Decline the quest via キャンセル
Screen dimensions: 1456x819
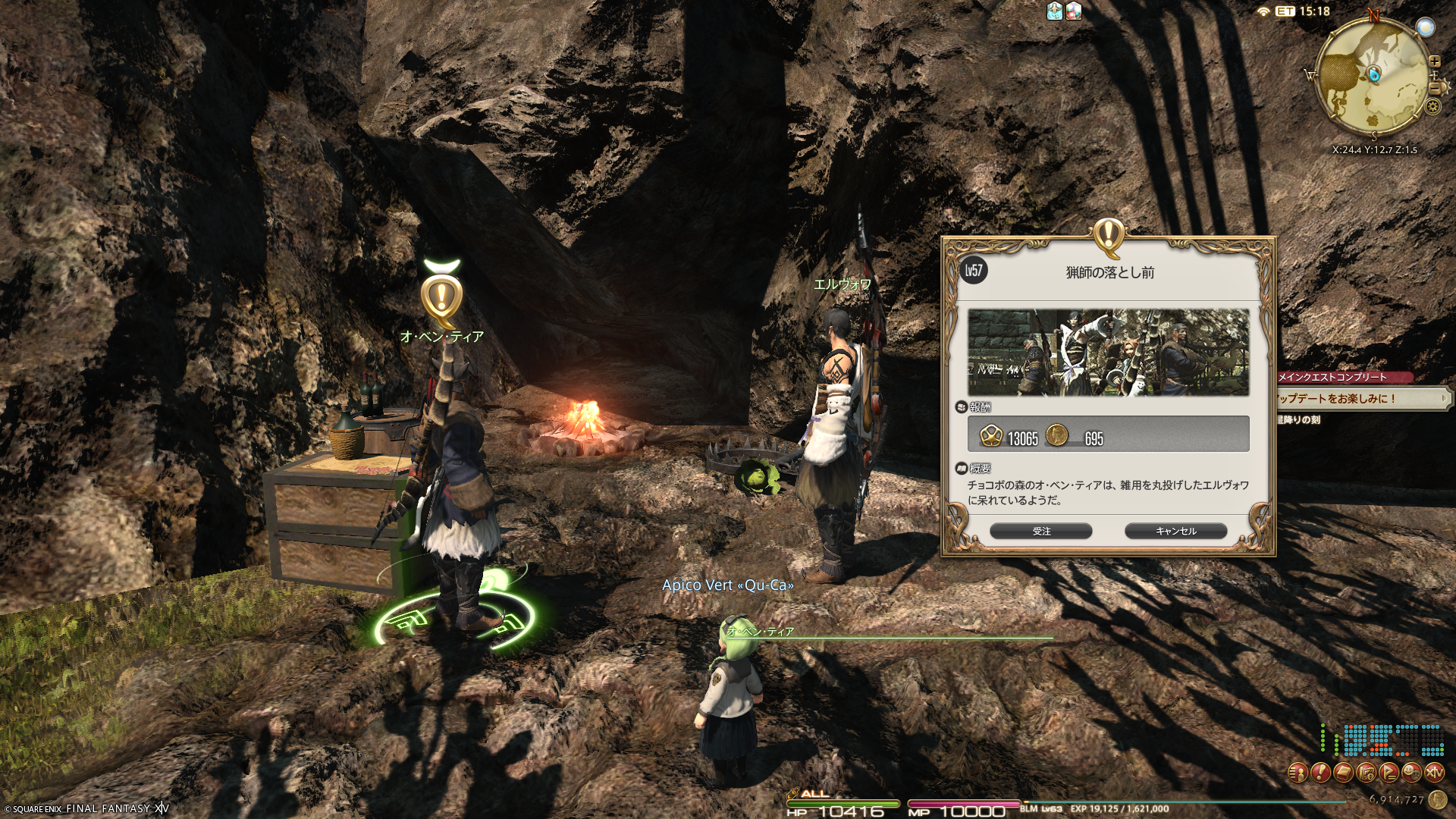(x=1175, y=531)
